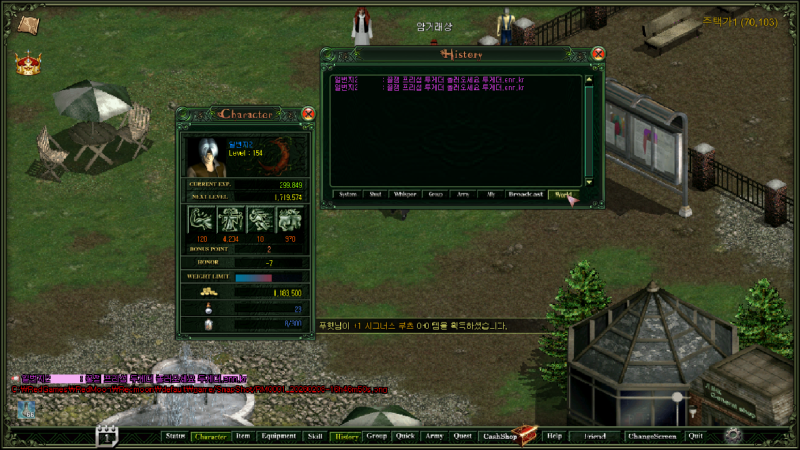Image resolution: width=800 pixels, height=450 pixels.
Task: Show the Ally chat history tab
Action: 491,194
